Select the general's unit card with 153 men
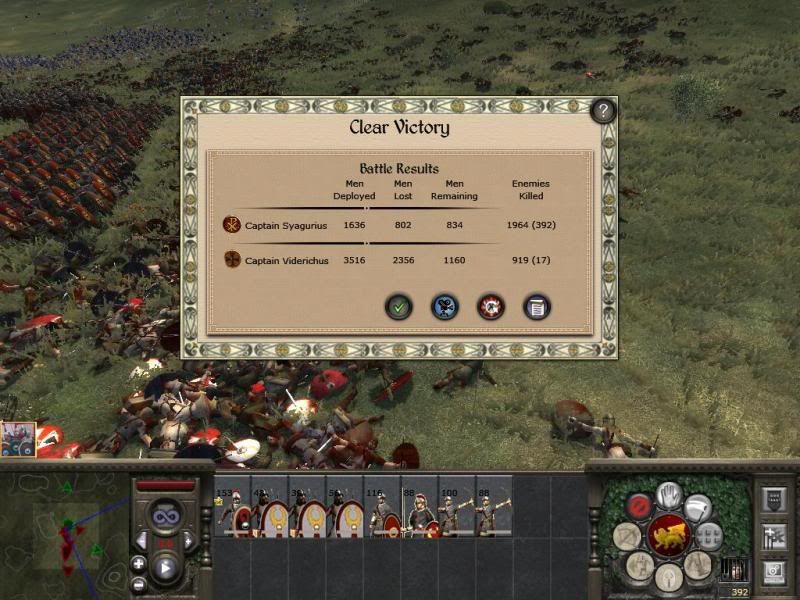Screen dimensions: 800x600 [x=233, y=507]
